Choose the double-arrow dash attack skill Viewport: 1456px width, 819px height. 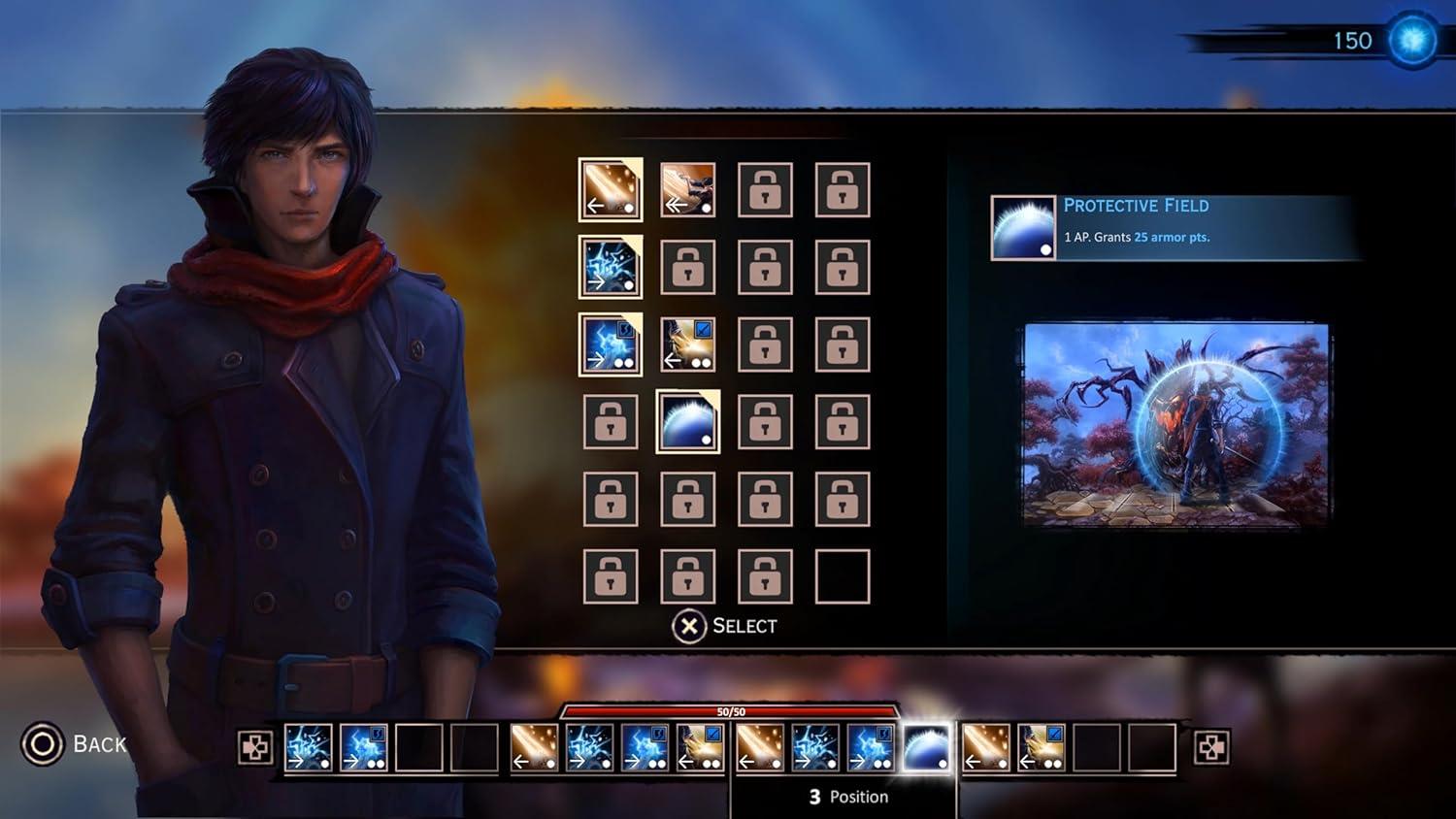688,189
